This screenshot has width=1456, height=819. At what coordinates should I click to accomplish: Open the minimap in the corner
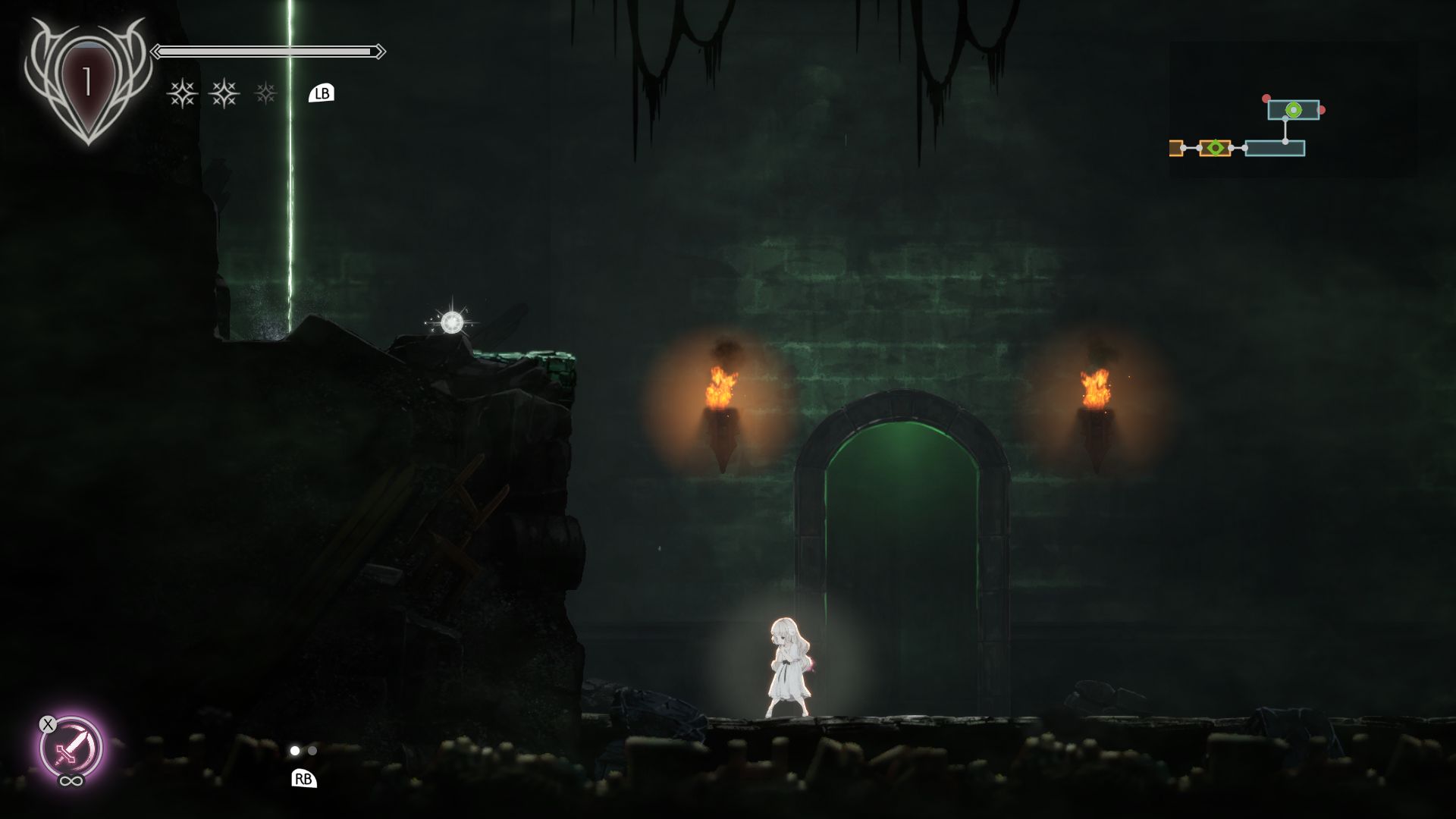1292,110
